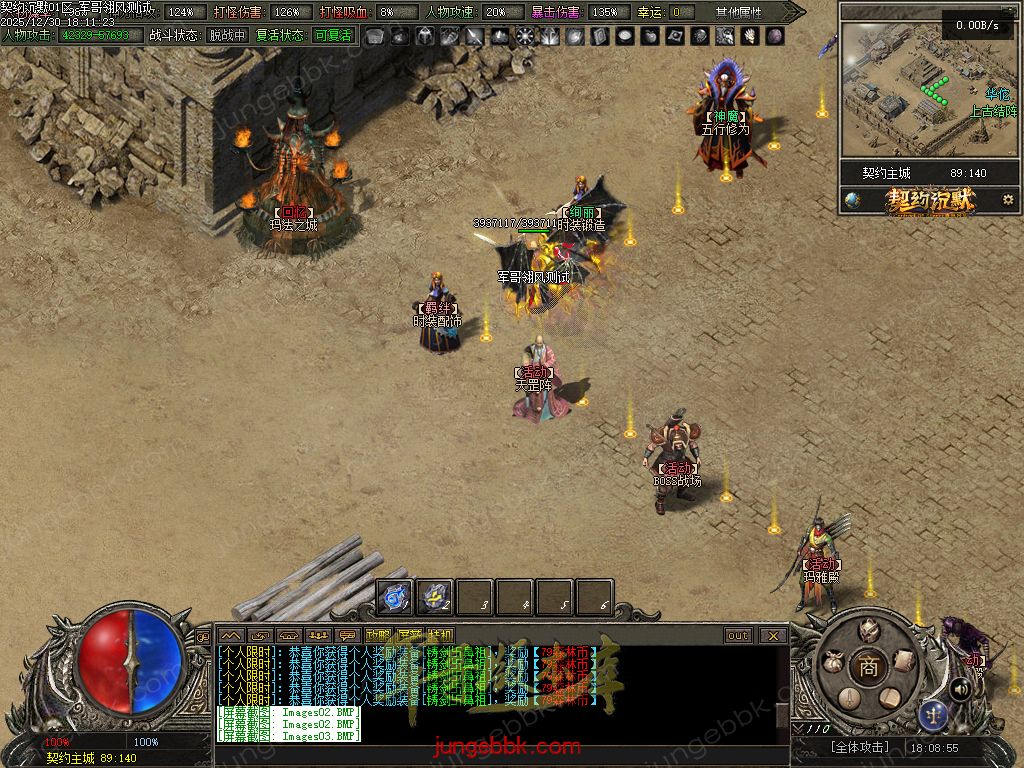Click the chat bubble icon on chat toolbar
Screen dimensions: 1024x768
pyautogui.click(x=348, y=635)
